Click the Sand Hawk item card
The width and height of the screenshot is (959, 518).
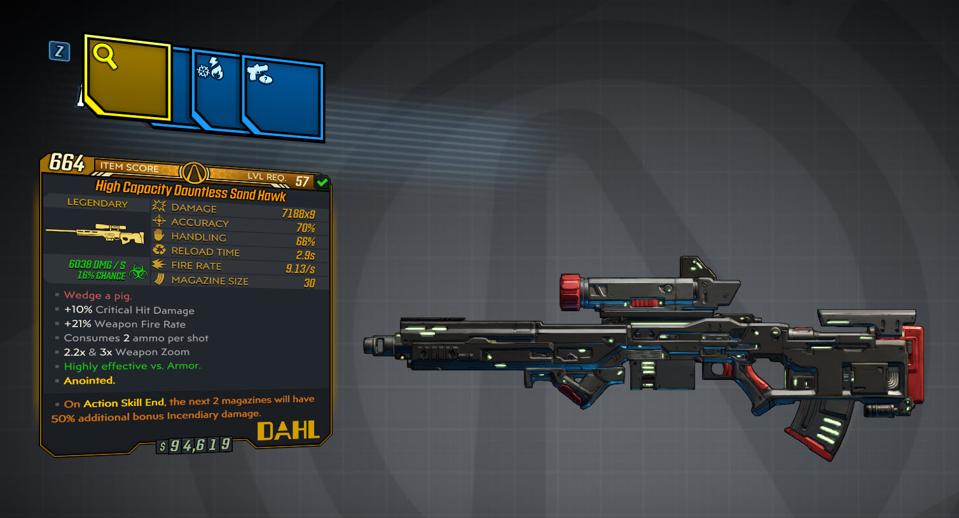186,301
